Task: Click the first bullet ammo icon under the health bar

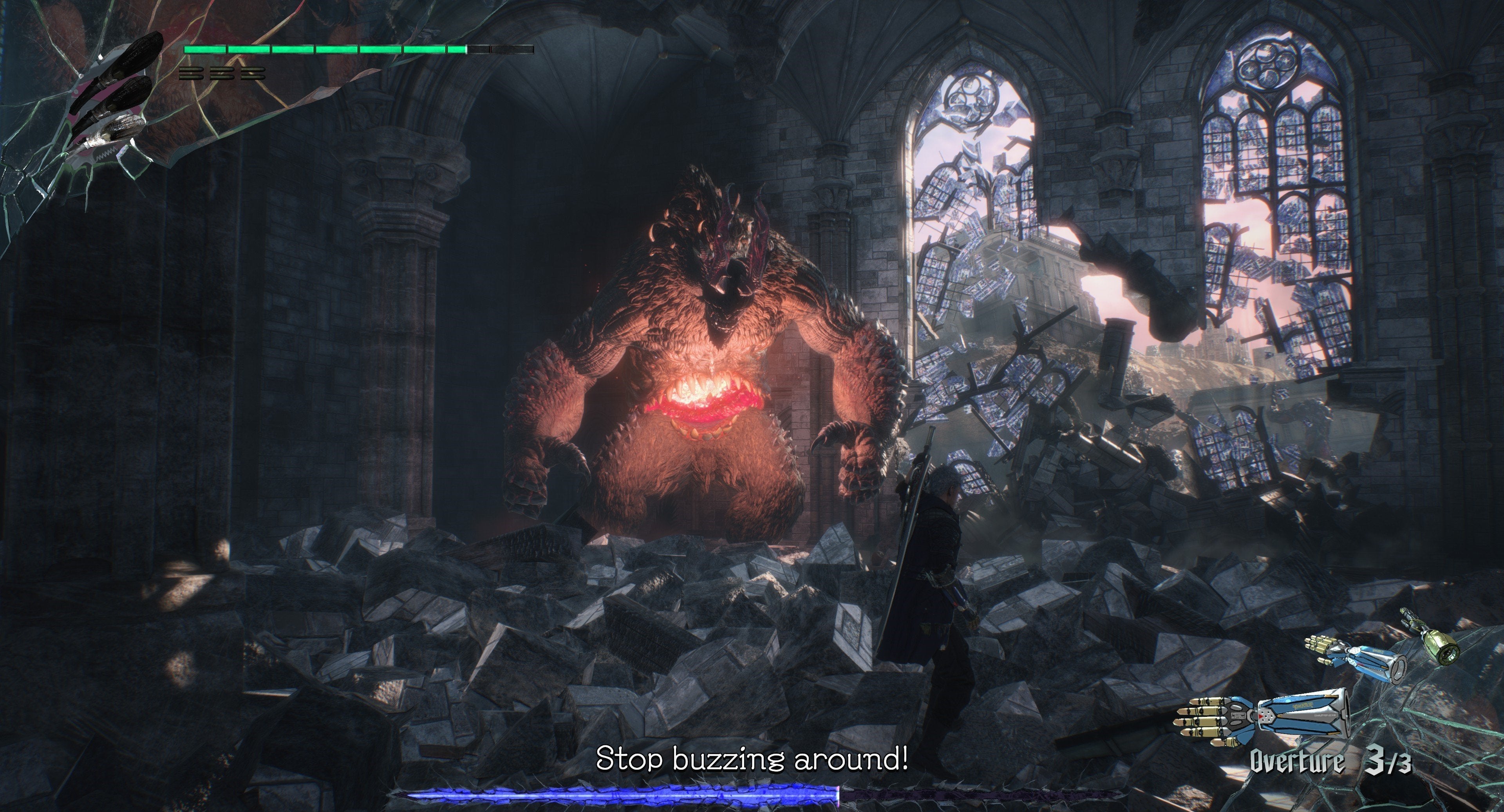Action: point(192,74)
